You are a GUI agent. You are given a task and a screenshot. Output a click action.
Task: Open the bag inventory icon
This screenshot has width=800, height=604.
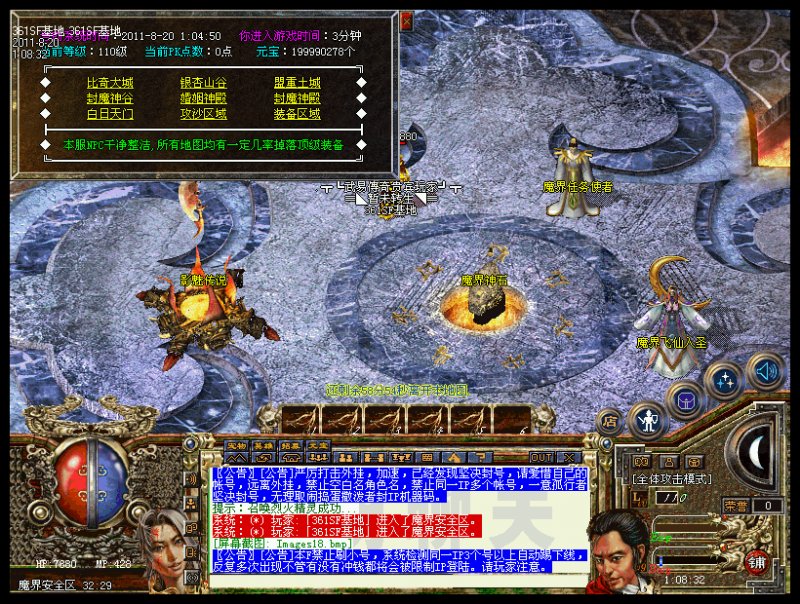[x=686, y=402]
